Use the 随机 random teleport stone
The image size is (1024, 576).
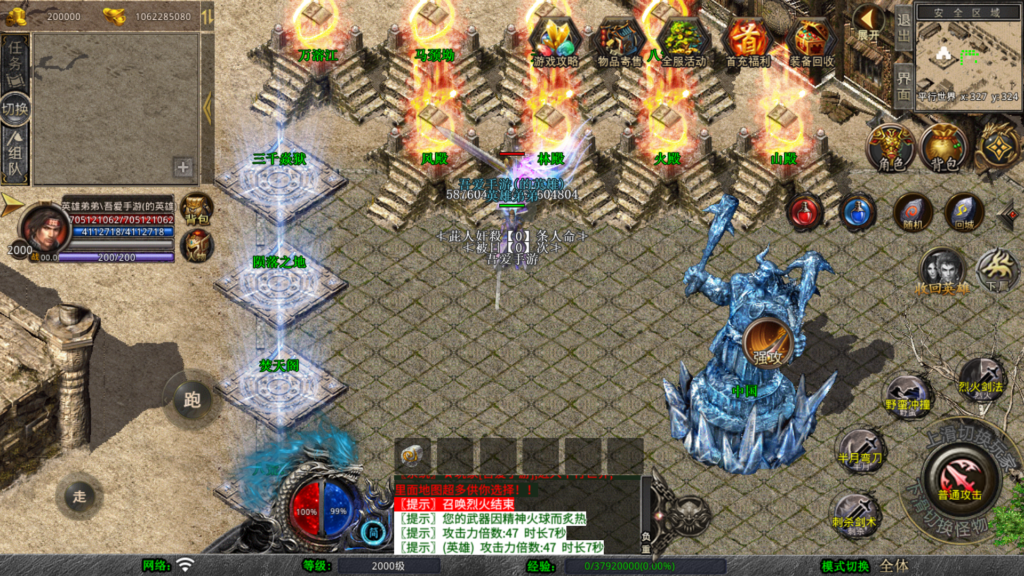(912, 212)
